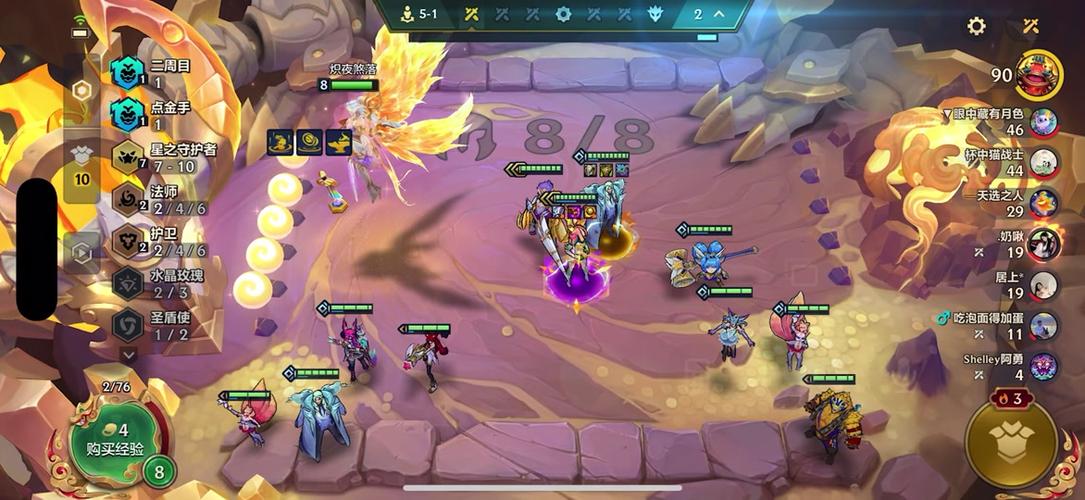Inspect the 星之守护者 trait

[127, 156]
